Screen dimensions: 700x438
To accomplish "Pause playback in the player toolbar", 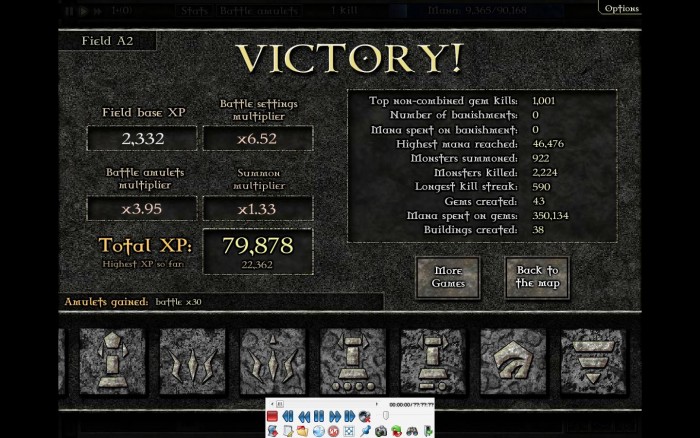I will (318, 416).
